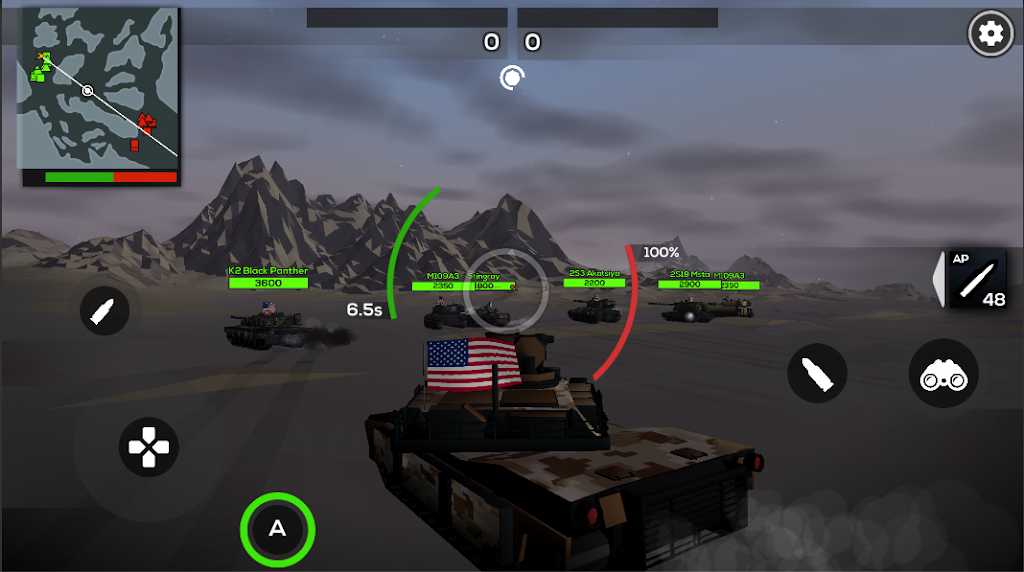The height and width of the screenshot is (572, 1024).
Task: Fire using the shell button beside the binoculars
Action: 817,374
